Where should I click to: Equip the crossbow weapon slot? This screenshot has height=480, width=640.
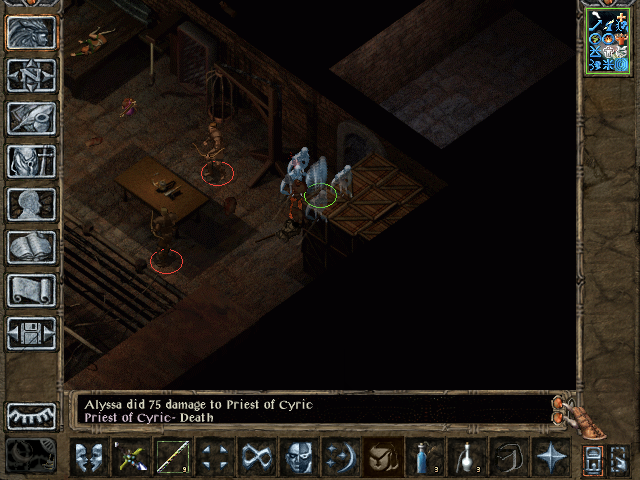point(130,457)
